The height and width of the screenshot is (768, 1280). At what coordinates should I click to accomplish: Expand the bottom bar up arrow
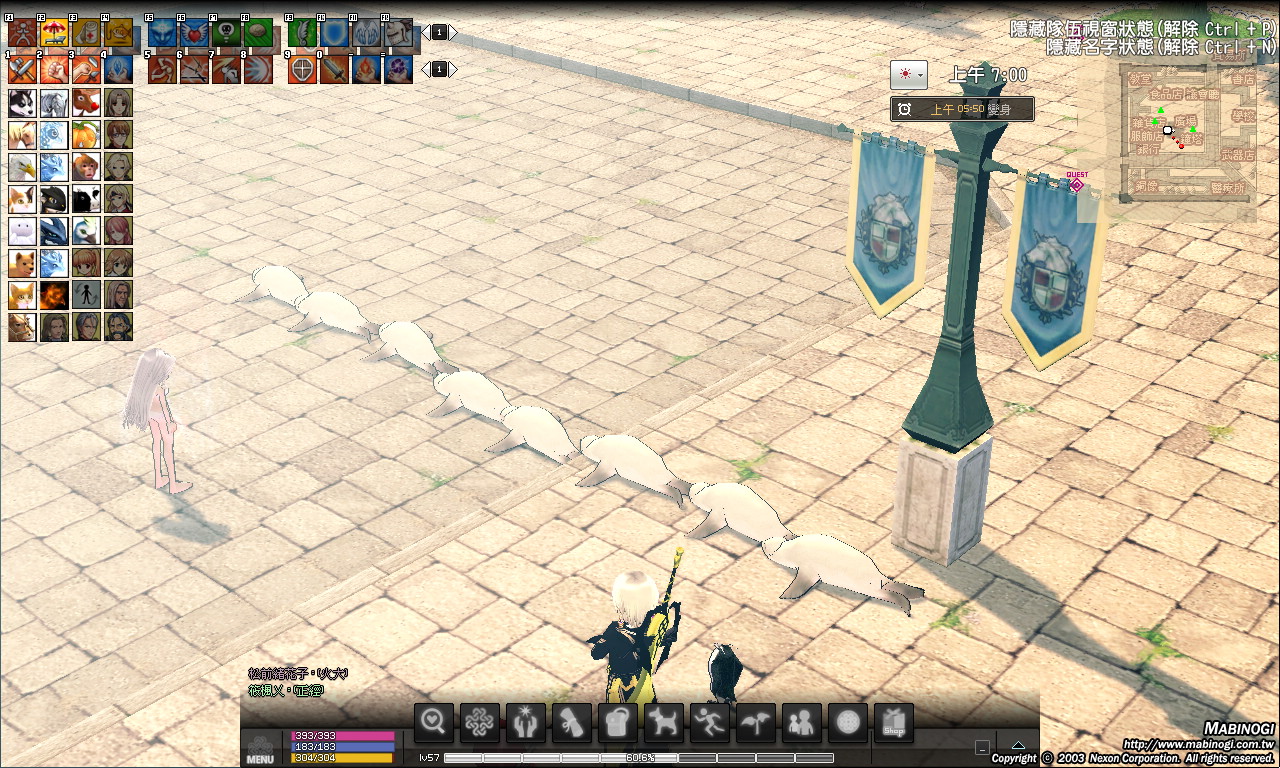coord(1017,745)
